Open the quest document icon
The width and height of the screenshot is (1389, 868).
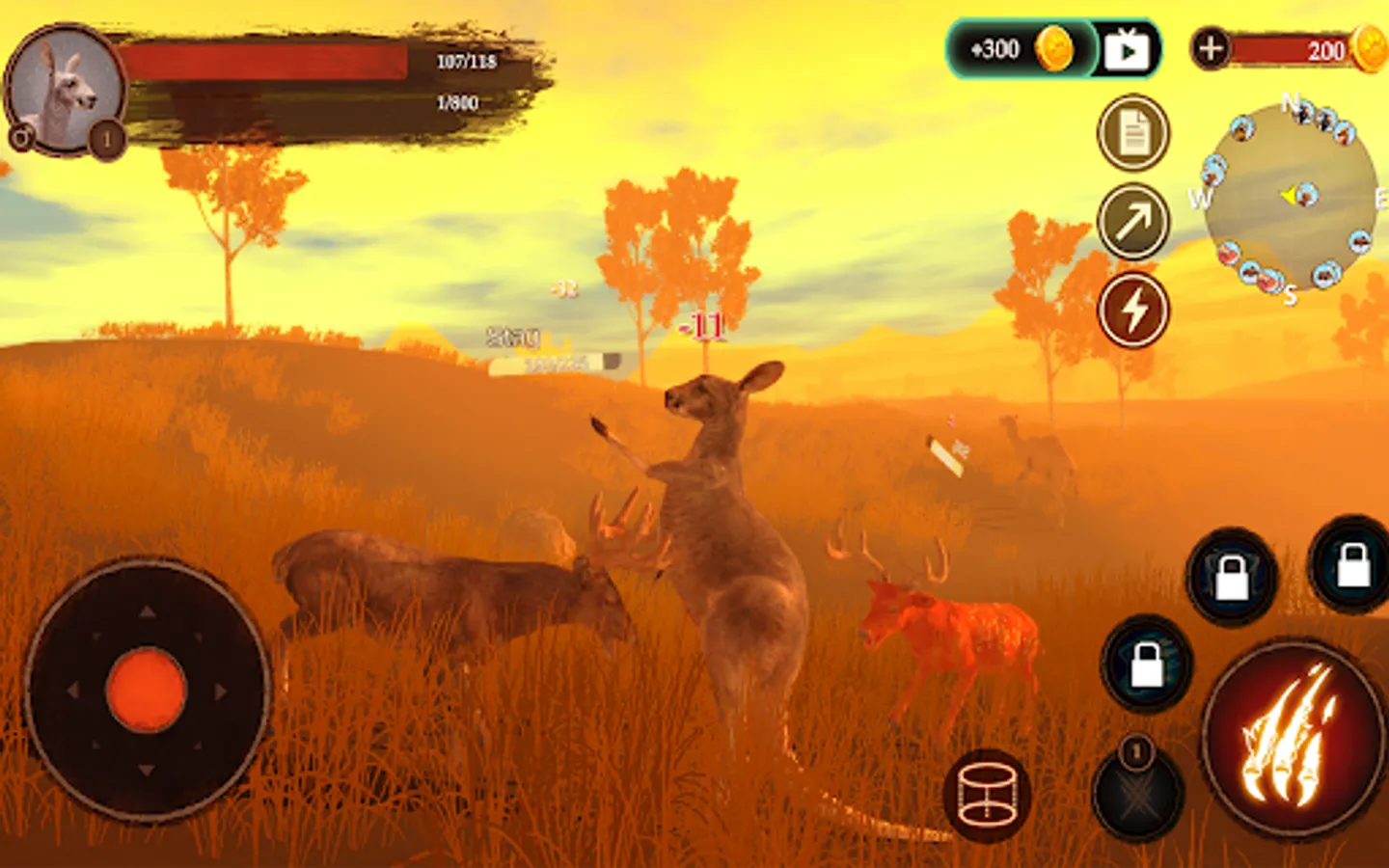point(1133,133)
